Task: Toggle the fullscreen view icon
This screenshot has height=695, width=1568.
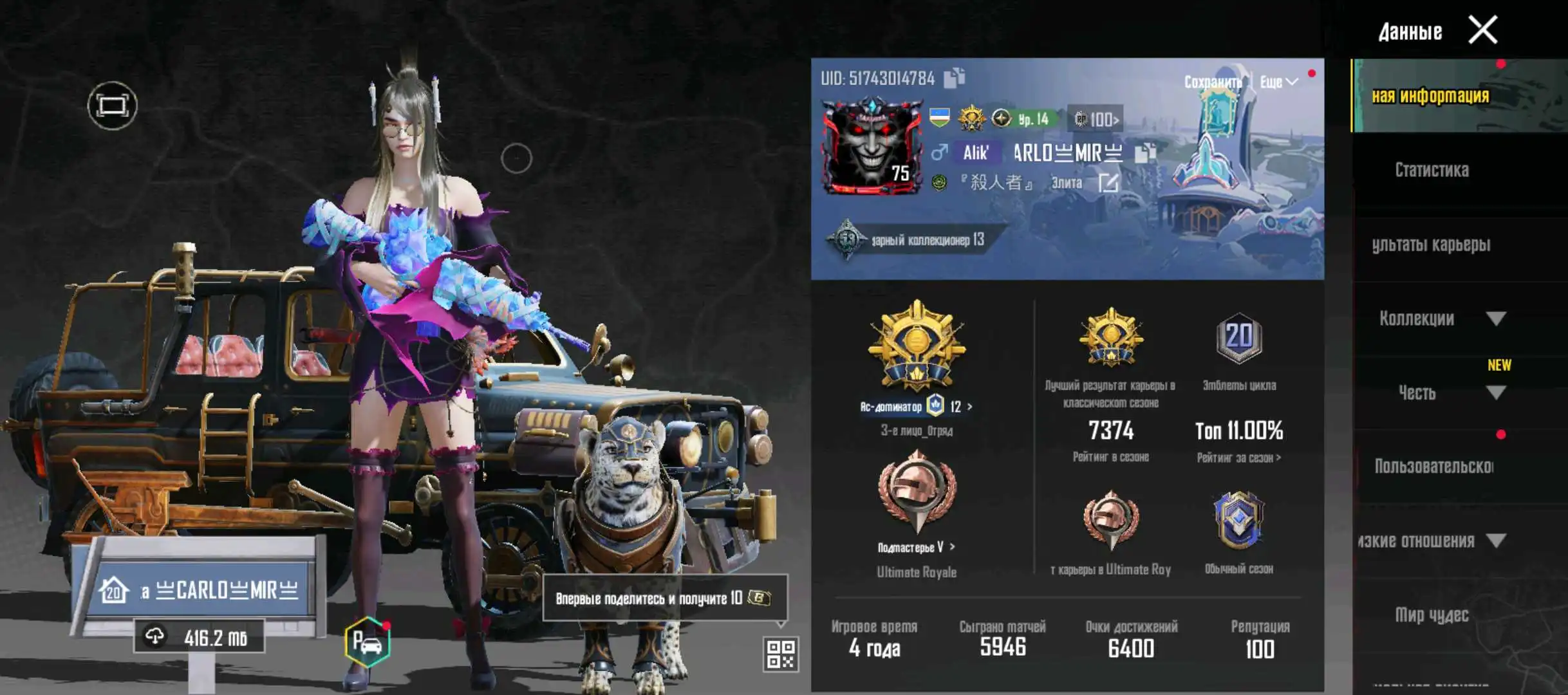Action: pyautogui.click(x=112, y=106)
